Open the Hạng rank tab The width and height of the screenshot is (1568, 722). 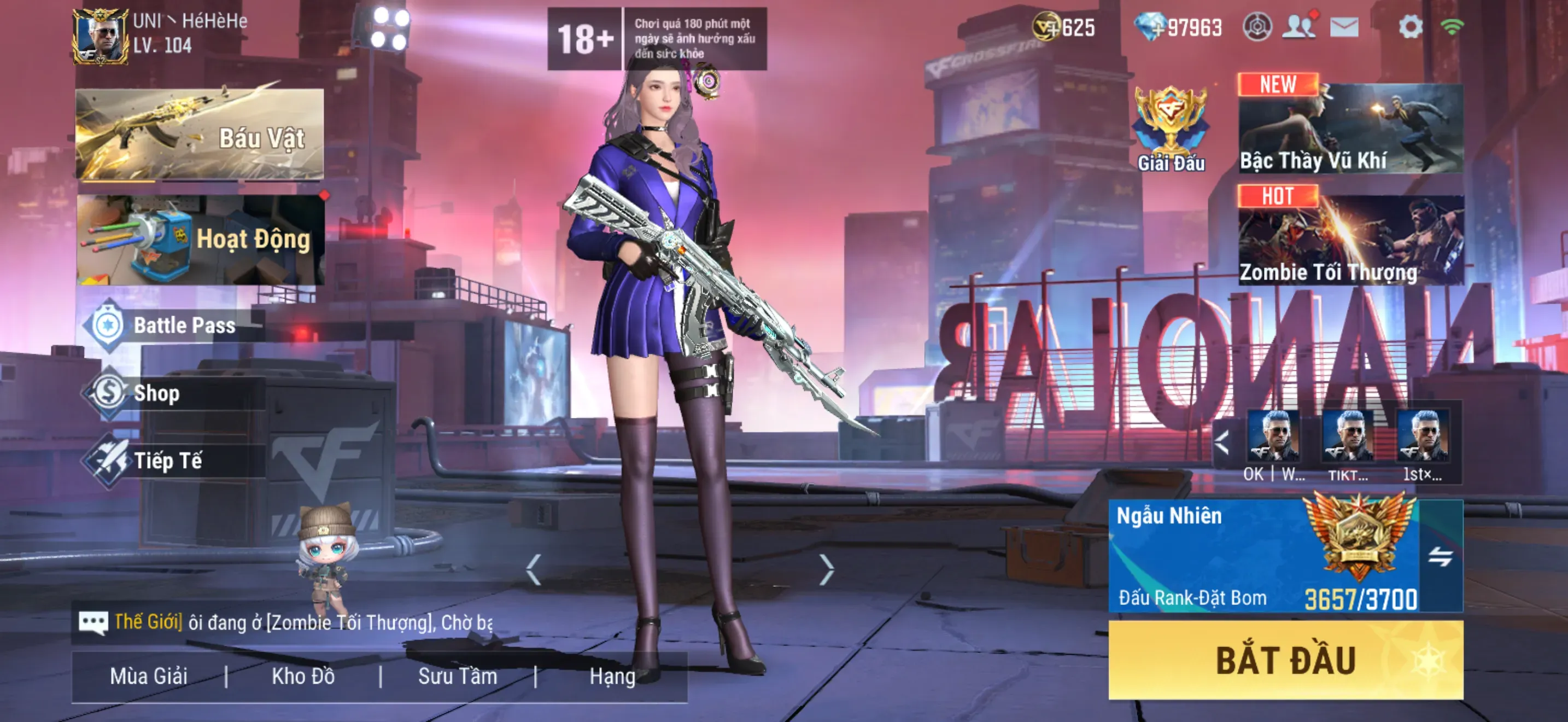pyautogui.click(x=612, y=677)
